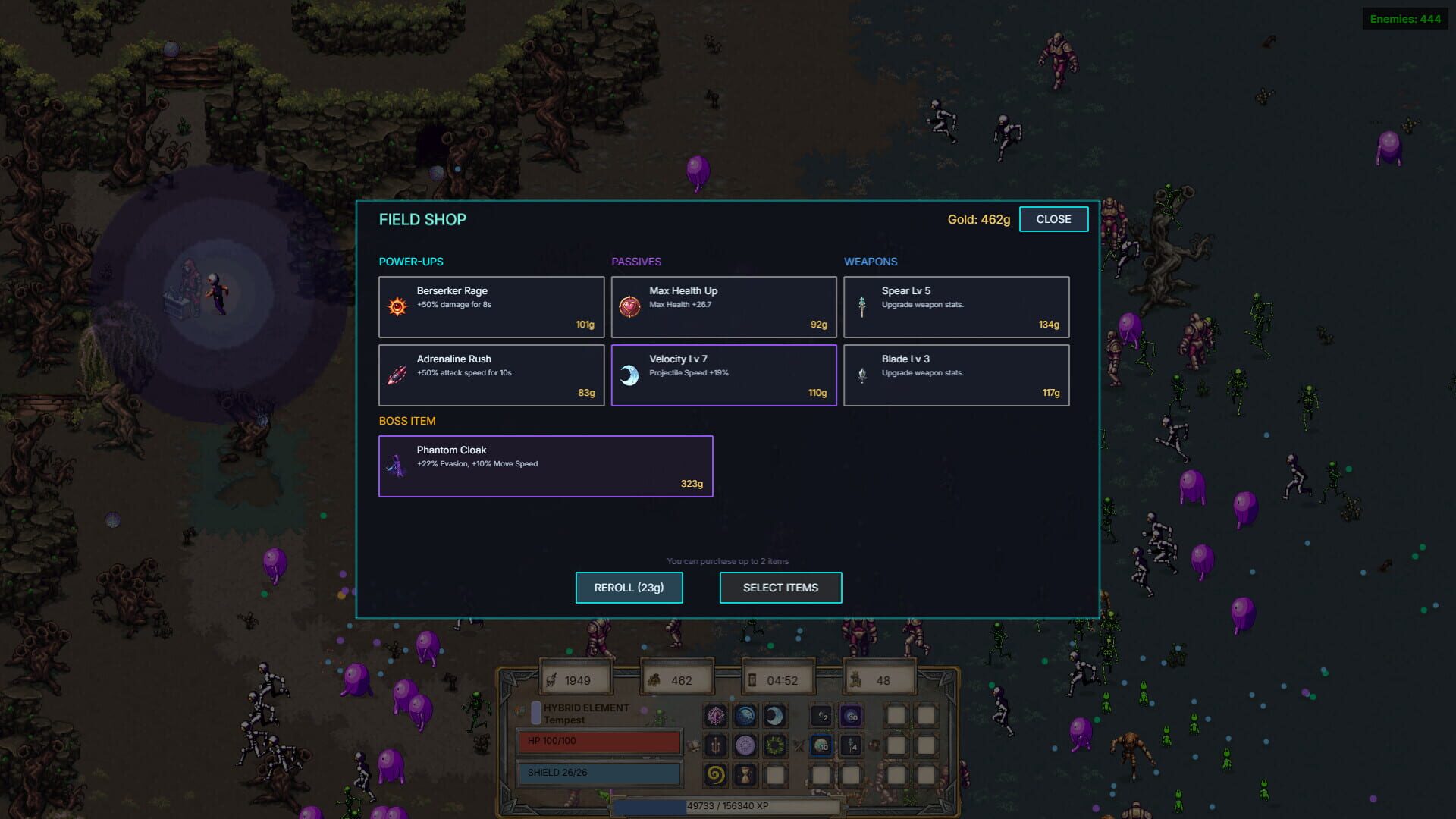
Task: Switch to the FIELD SHOP title header
Action: pos(422,219)
